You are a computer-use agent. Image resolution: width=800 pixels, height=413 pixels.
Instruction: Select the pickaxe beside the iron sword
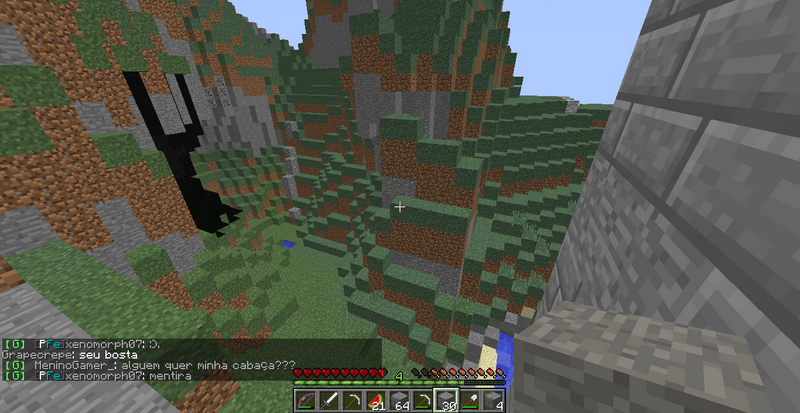[352, 401]
